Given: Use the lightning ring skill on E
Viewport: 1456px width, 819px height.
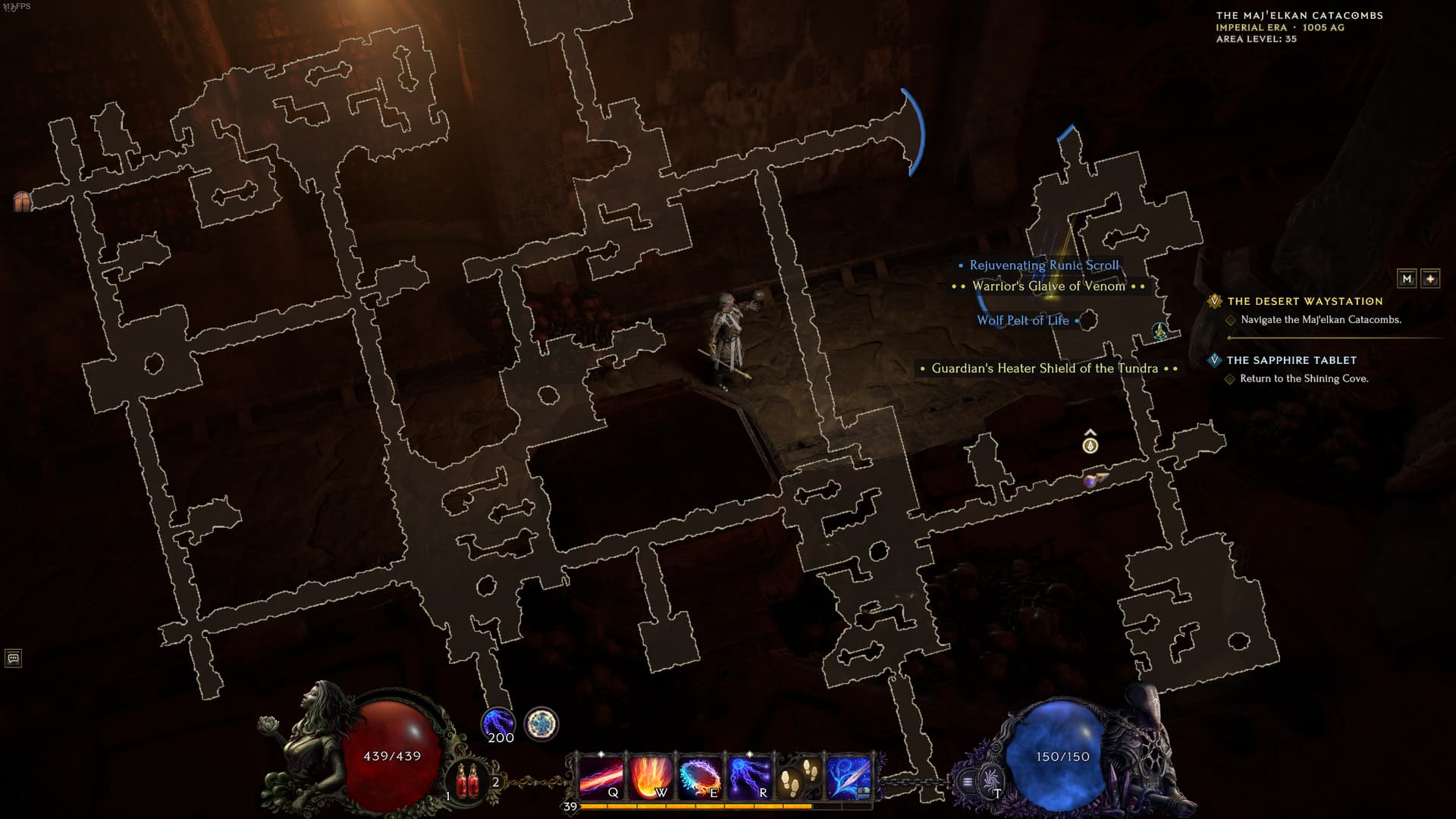Looking at the screenshot, I should [700, 777].
